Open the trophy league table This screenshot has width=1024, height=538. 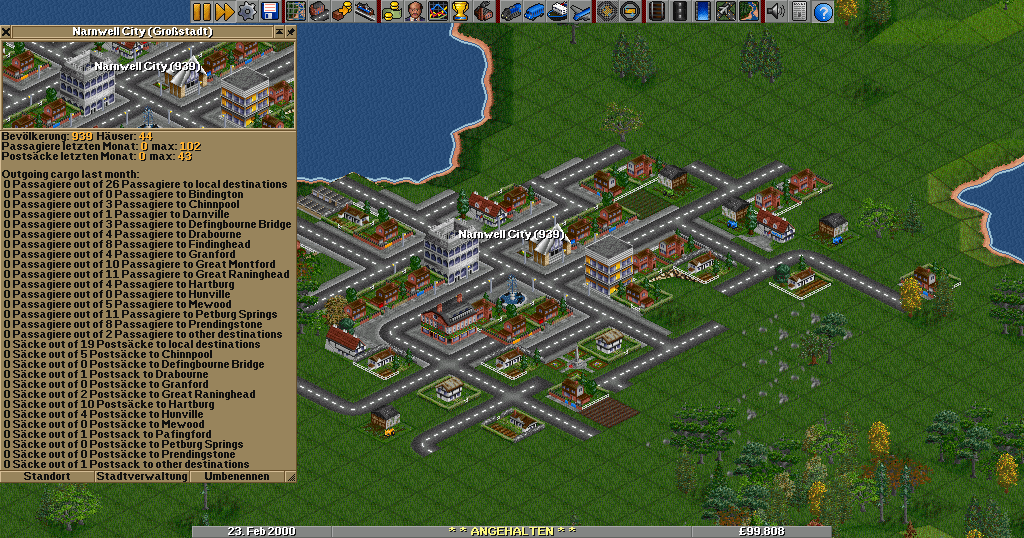pos(460,12)
